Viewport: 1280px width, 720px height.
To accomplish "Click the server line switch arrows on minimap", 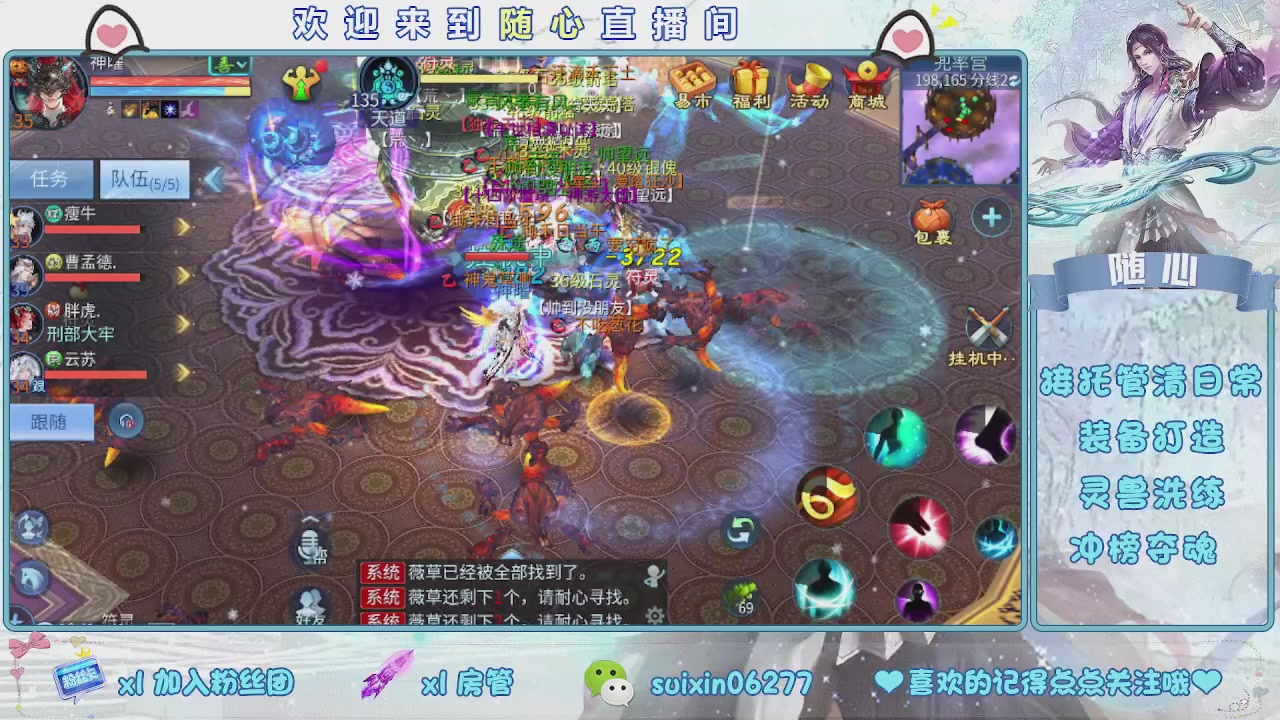I will (x=1013, y=80).
